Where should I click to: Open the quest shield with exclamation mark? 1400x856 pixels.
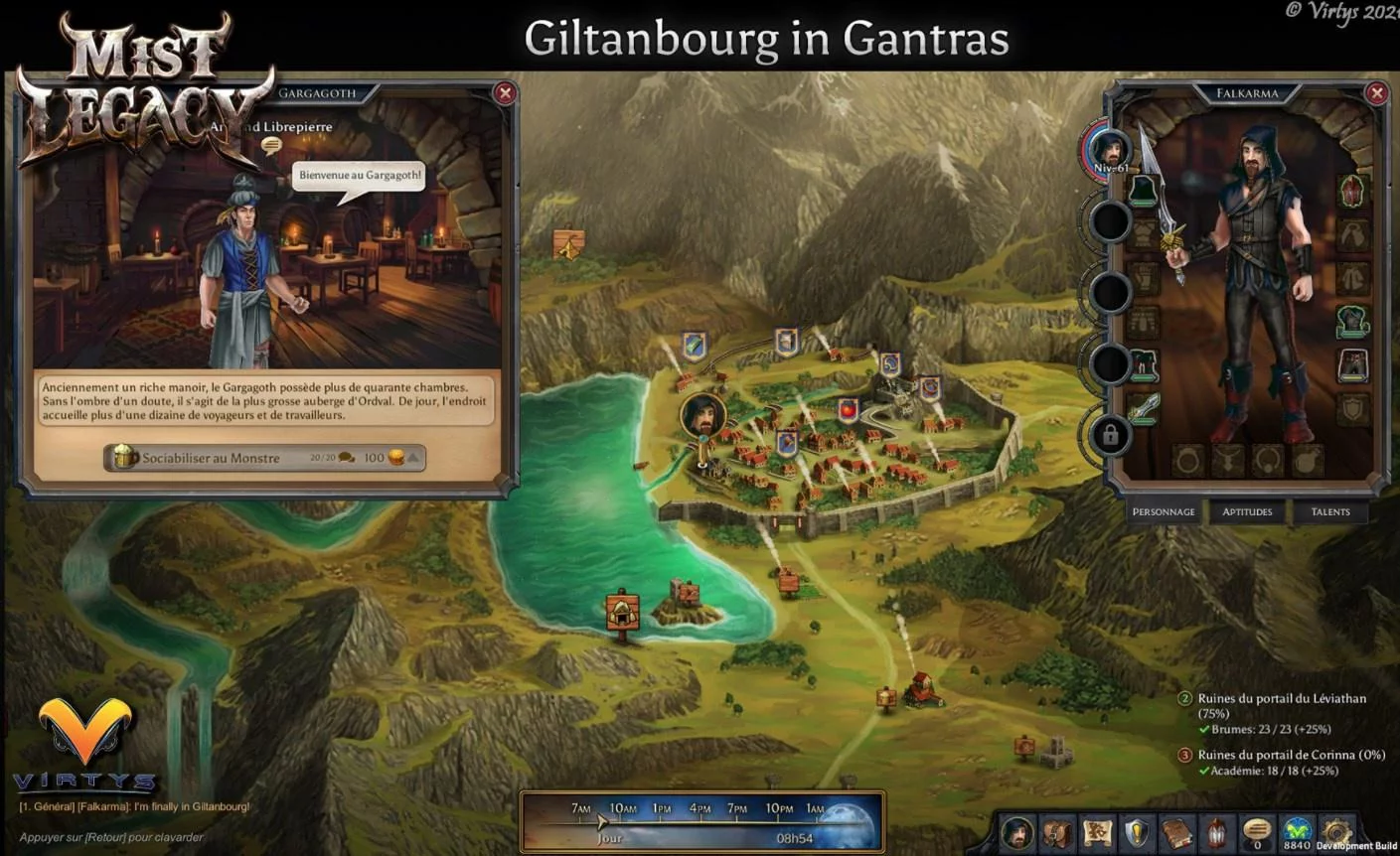coord(1137,832)
